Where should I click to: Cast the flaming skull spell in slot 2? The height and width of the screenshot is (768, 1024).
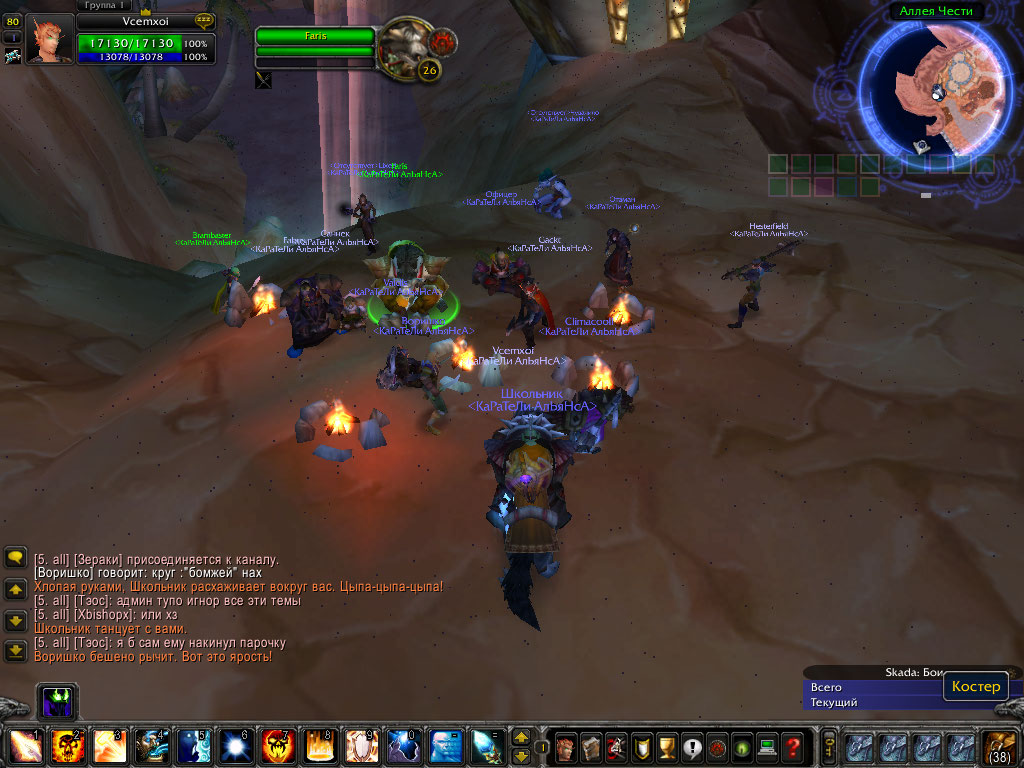pyautogui.click(x=67, y=746)
